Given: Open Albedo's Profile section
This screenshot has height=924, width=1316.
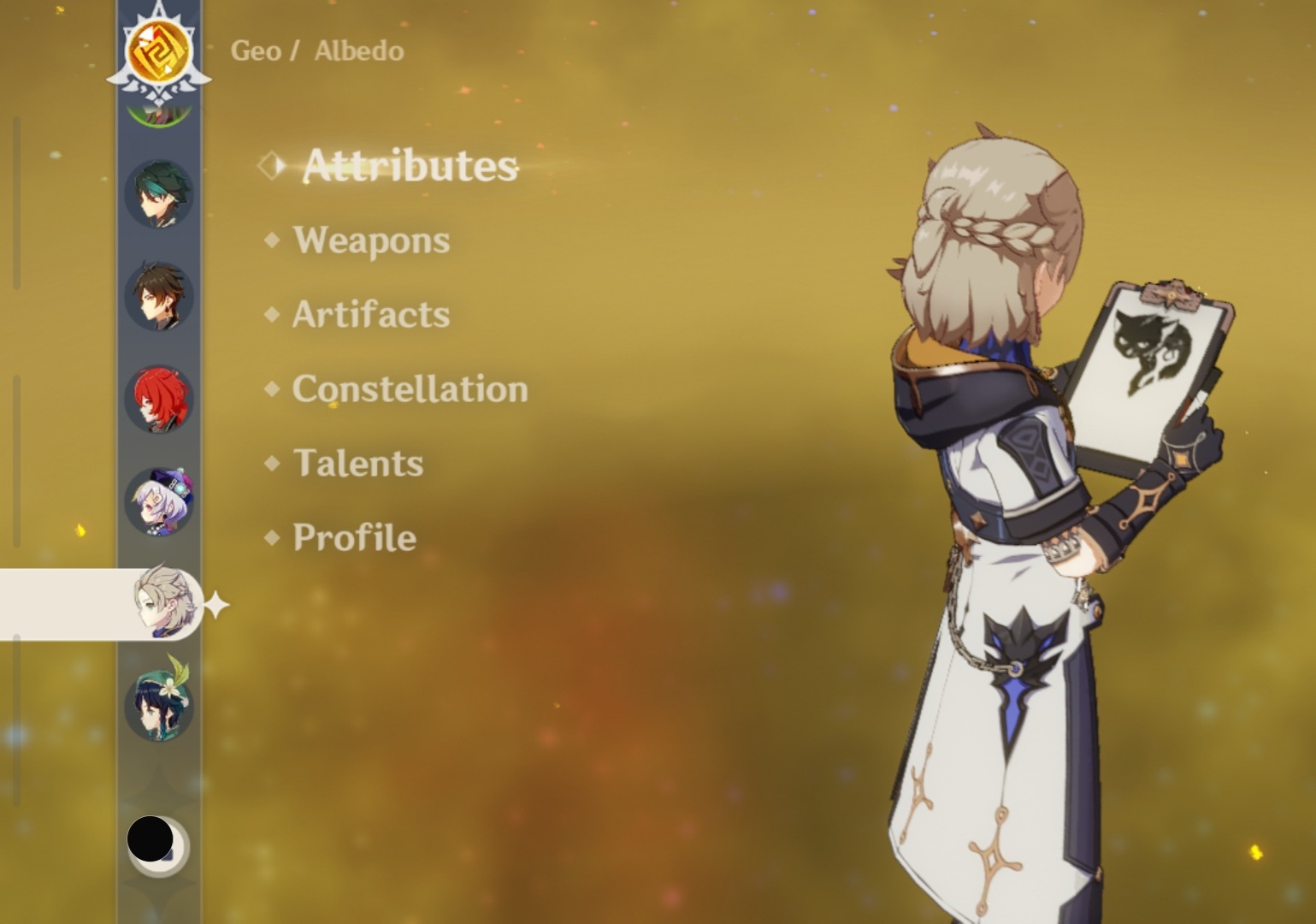Looking at the screenshot, I should pyautogui.click(x=353, y=537).
